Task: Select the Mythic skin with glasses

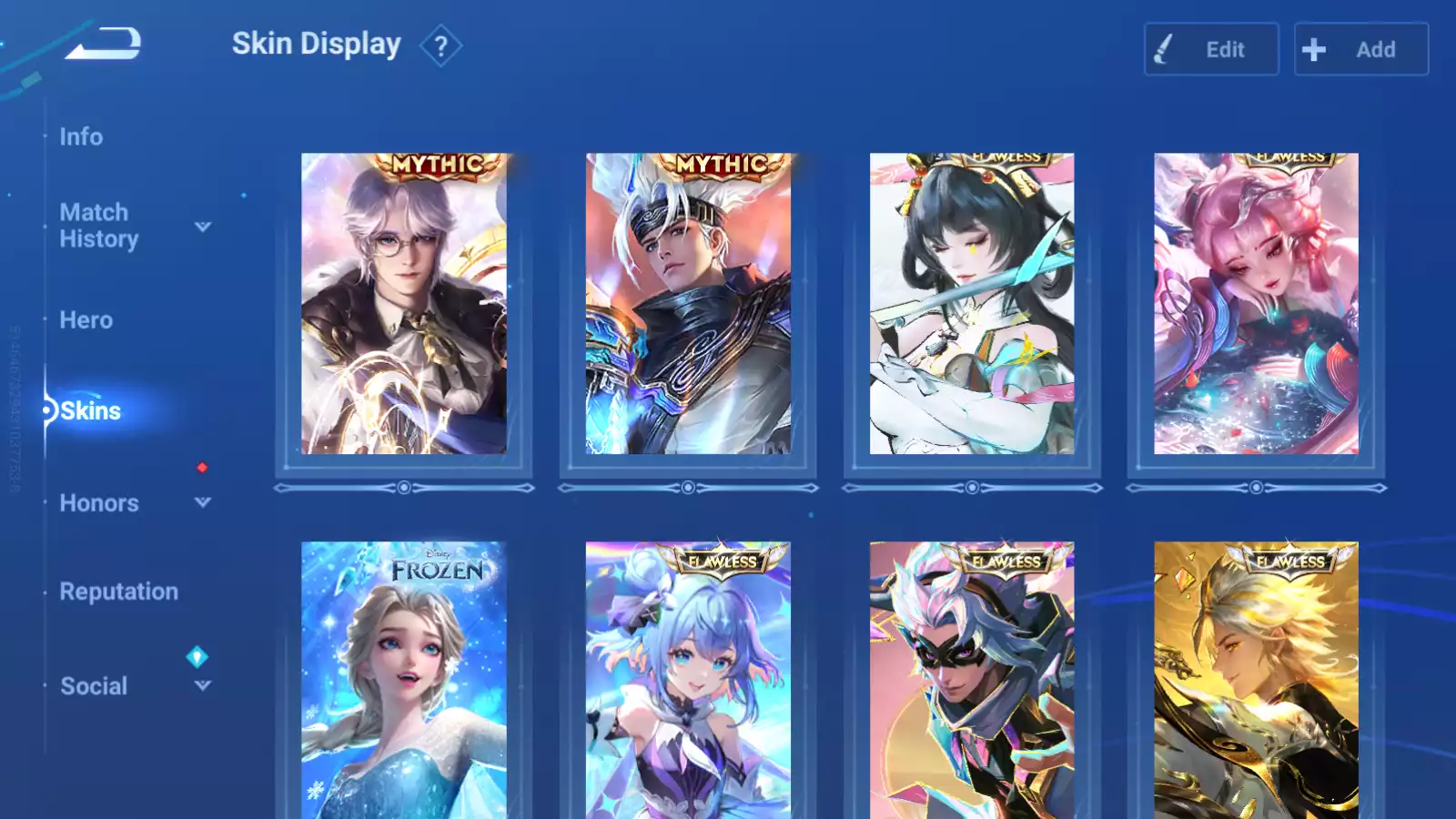Action: coord(404,304)
